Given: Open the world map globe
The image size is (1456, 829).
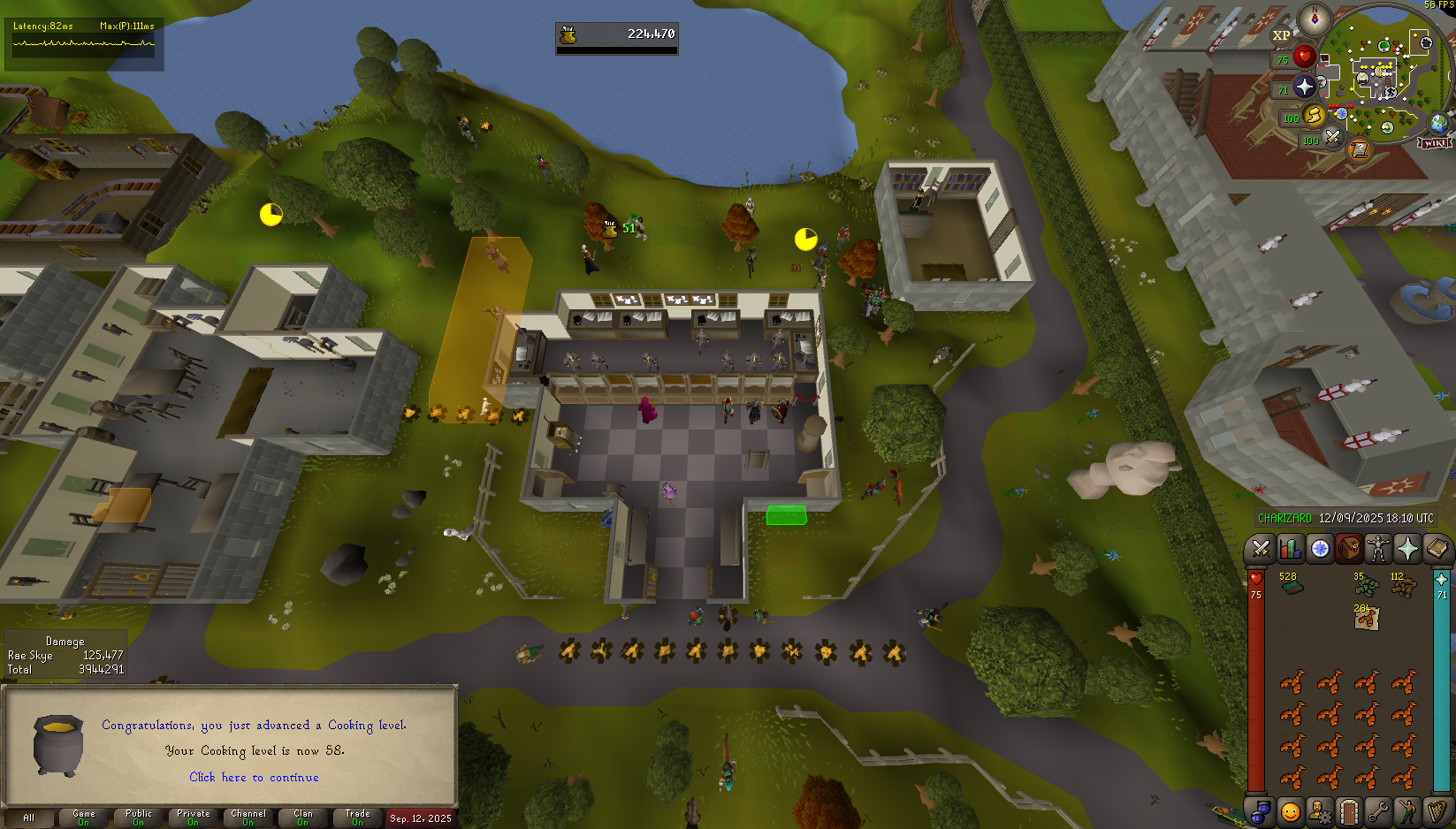Looking at the screenshot, I should pos(1439,123).
